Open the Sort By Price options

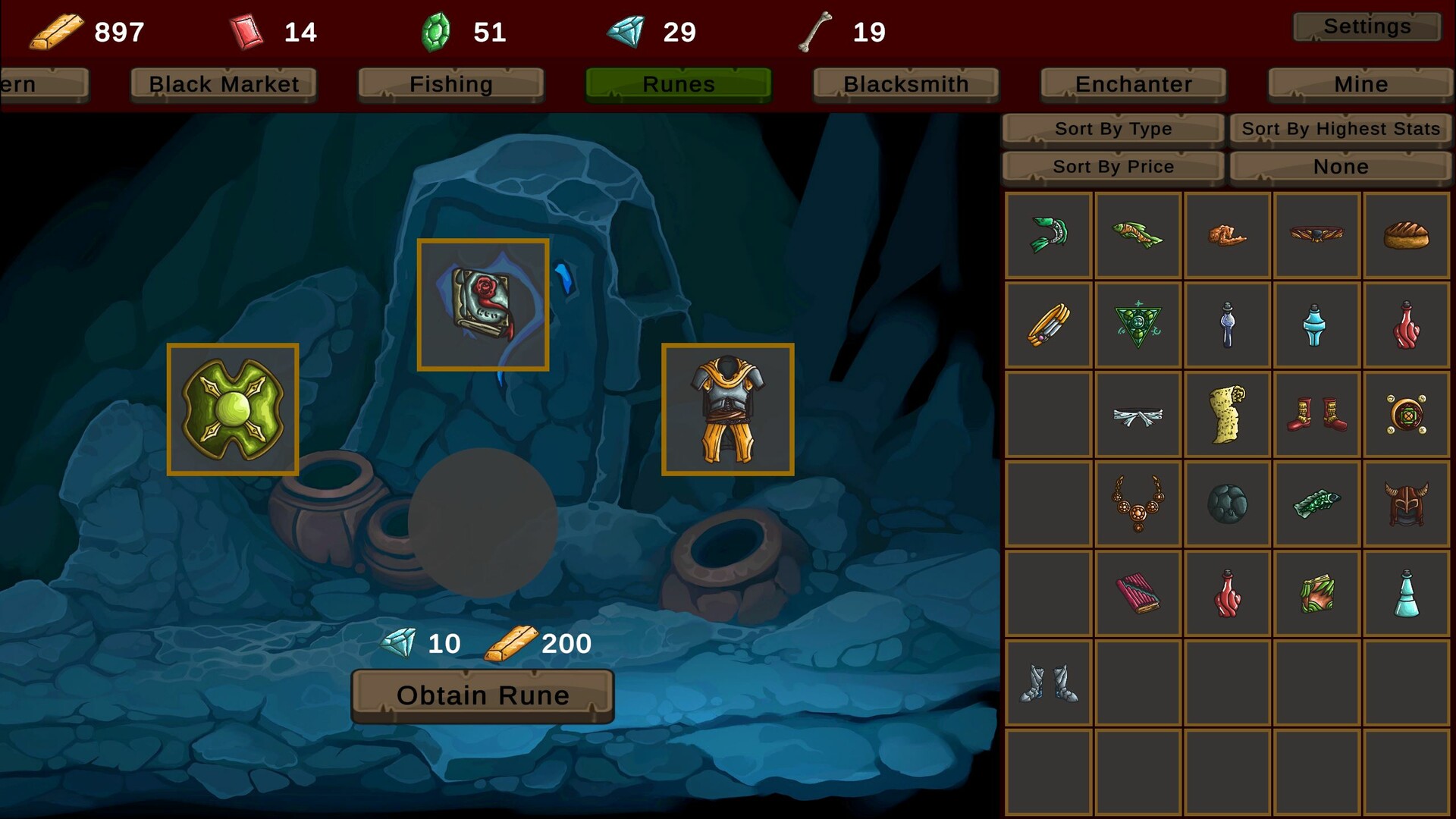[1112, 166]
